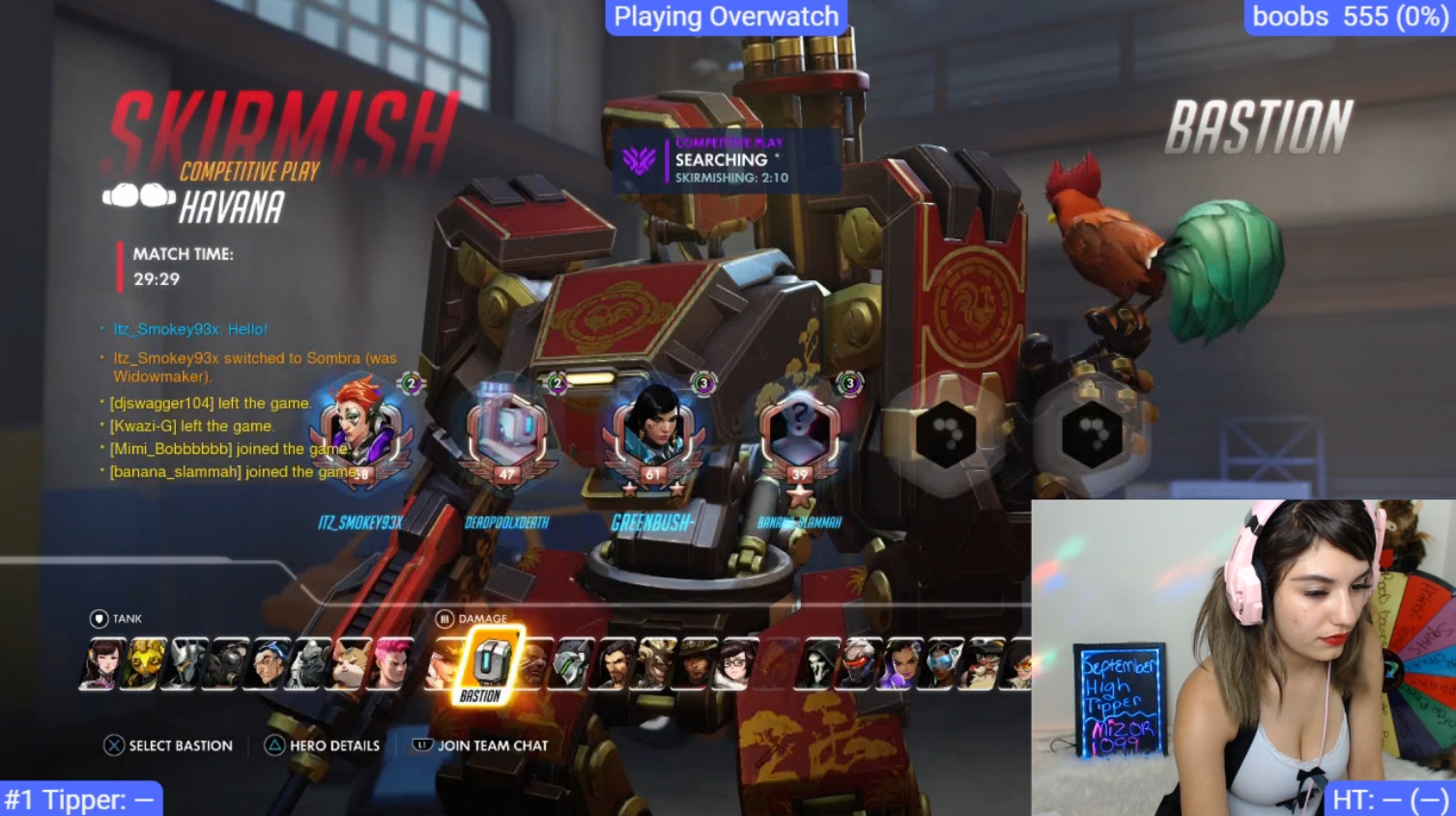1456x816 pixels.
Task: Select Roadhog's portrait
Action: coord(227,665)
